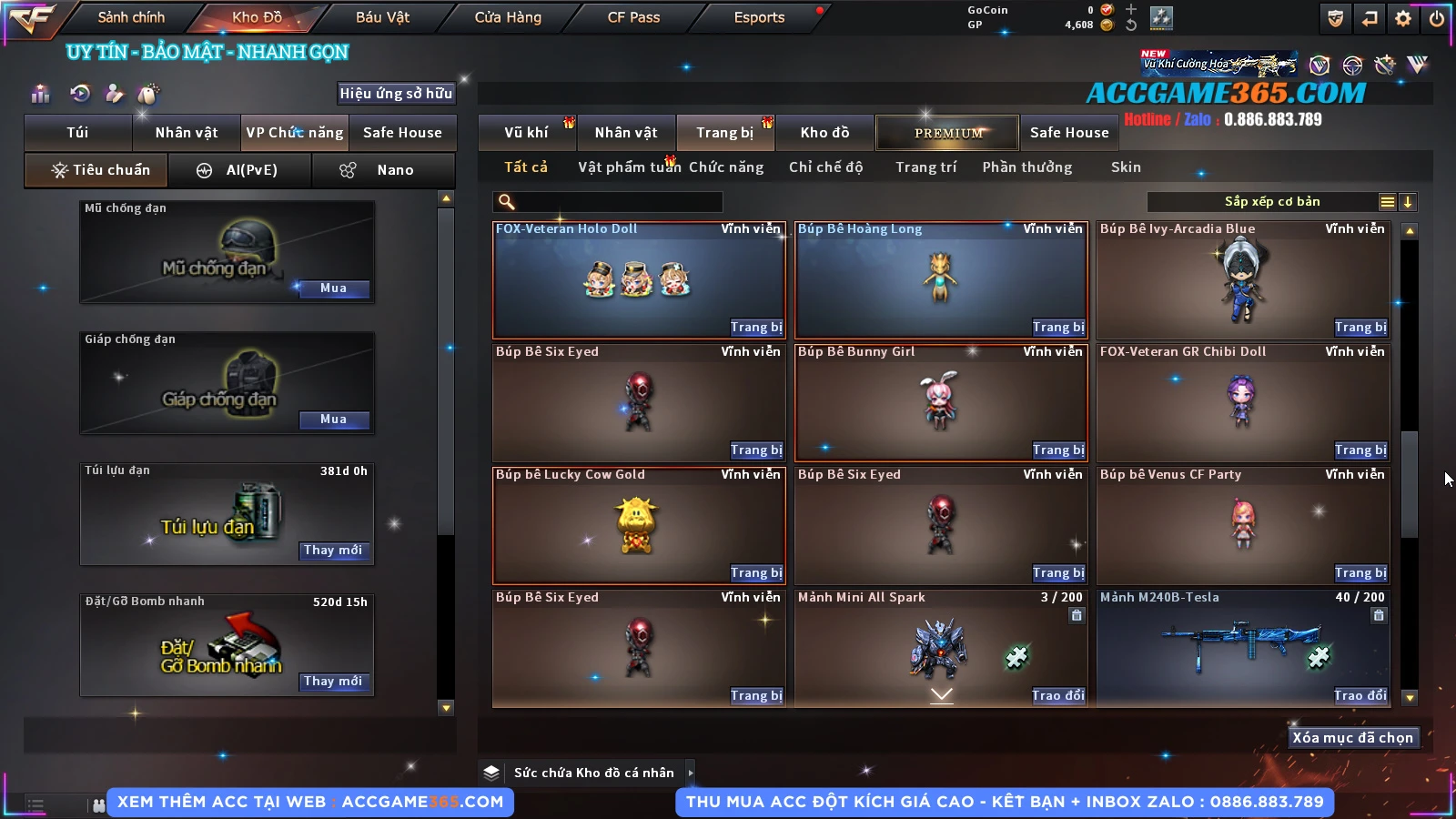Click Xóa mục đã chọn button
Viewport: 1456px width, 819px height.
click(1352, 738)
